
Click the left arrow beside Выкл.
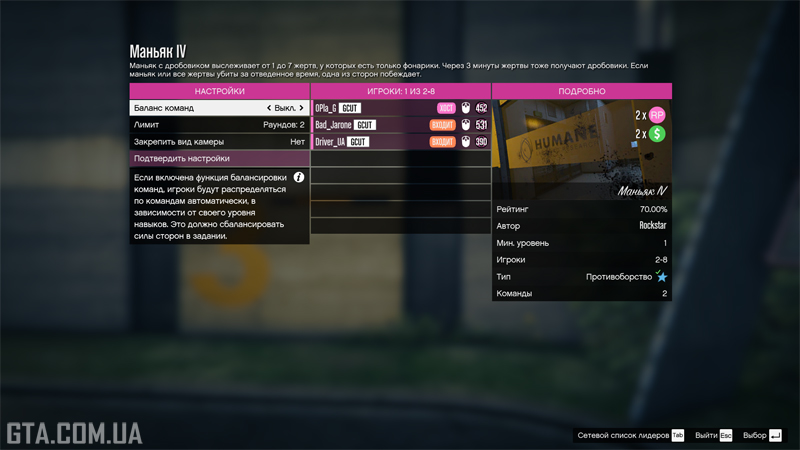[269, 108]
